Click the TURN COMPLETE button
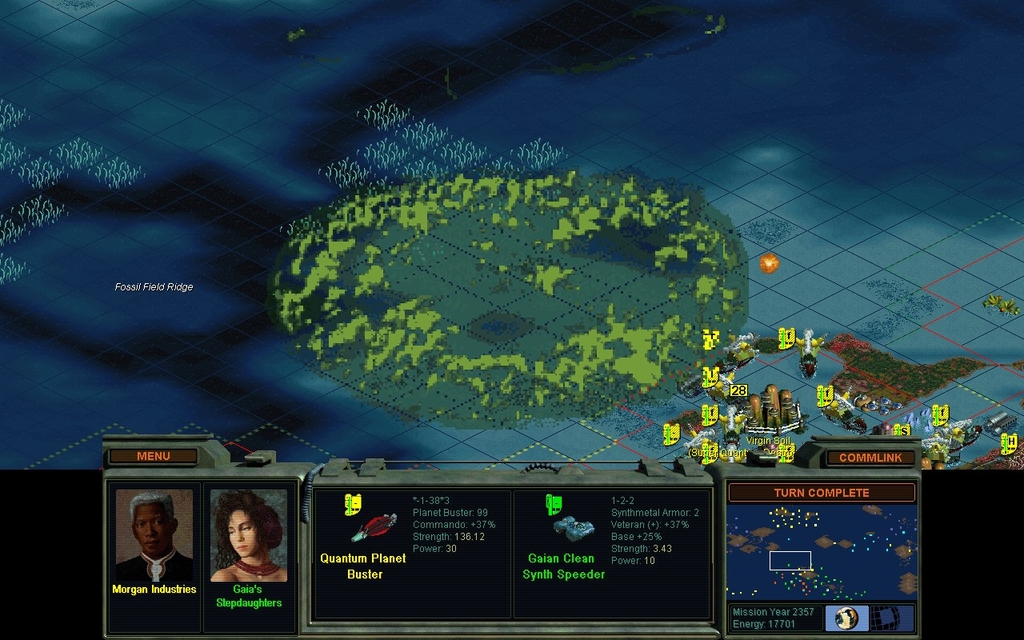 click(821, 492)
